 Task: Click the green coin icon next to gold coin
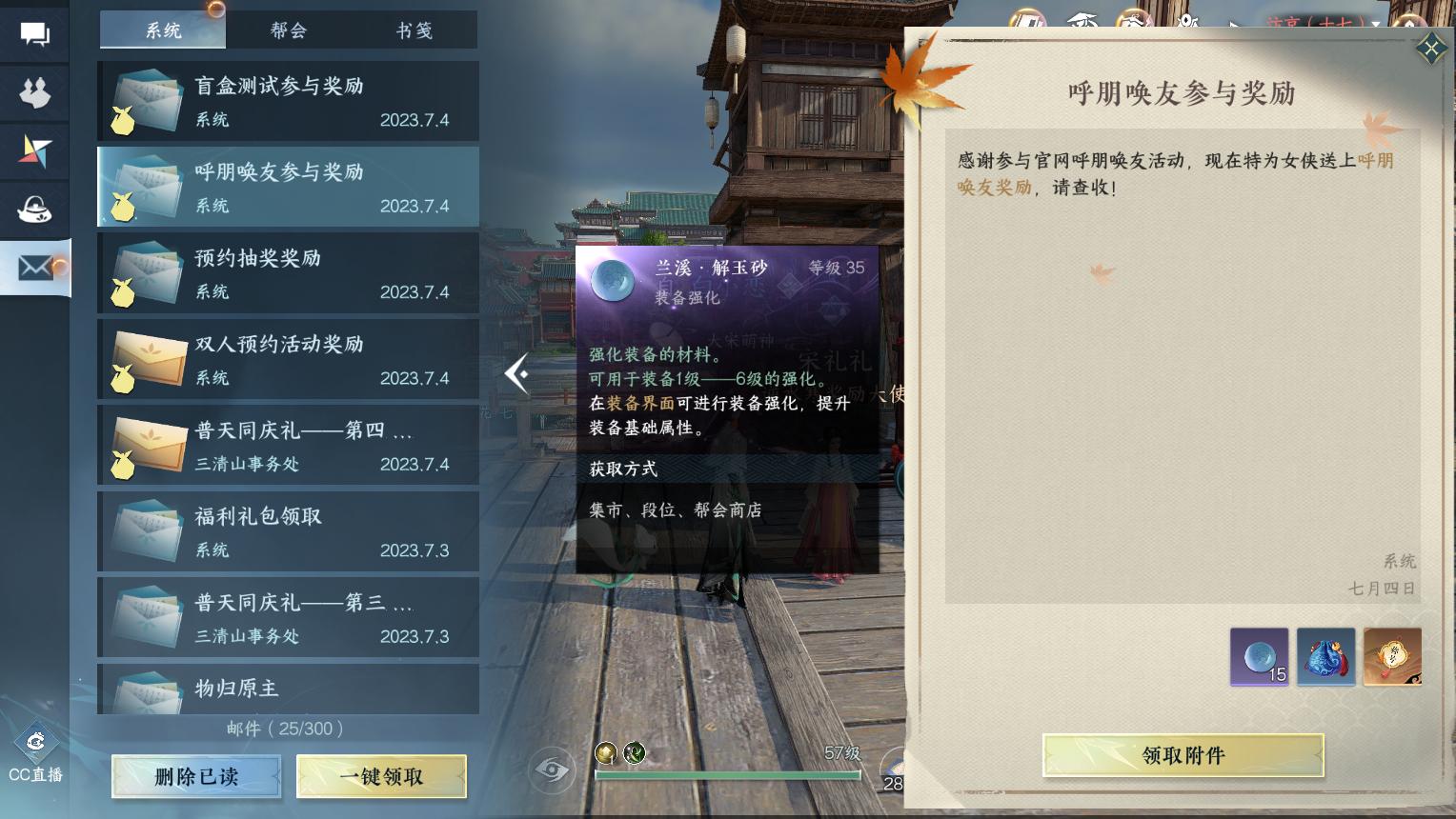pos(635,752)
